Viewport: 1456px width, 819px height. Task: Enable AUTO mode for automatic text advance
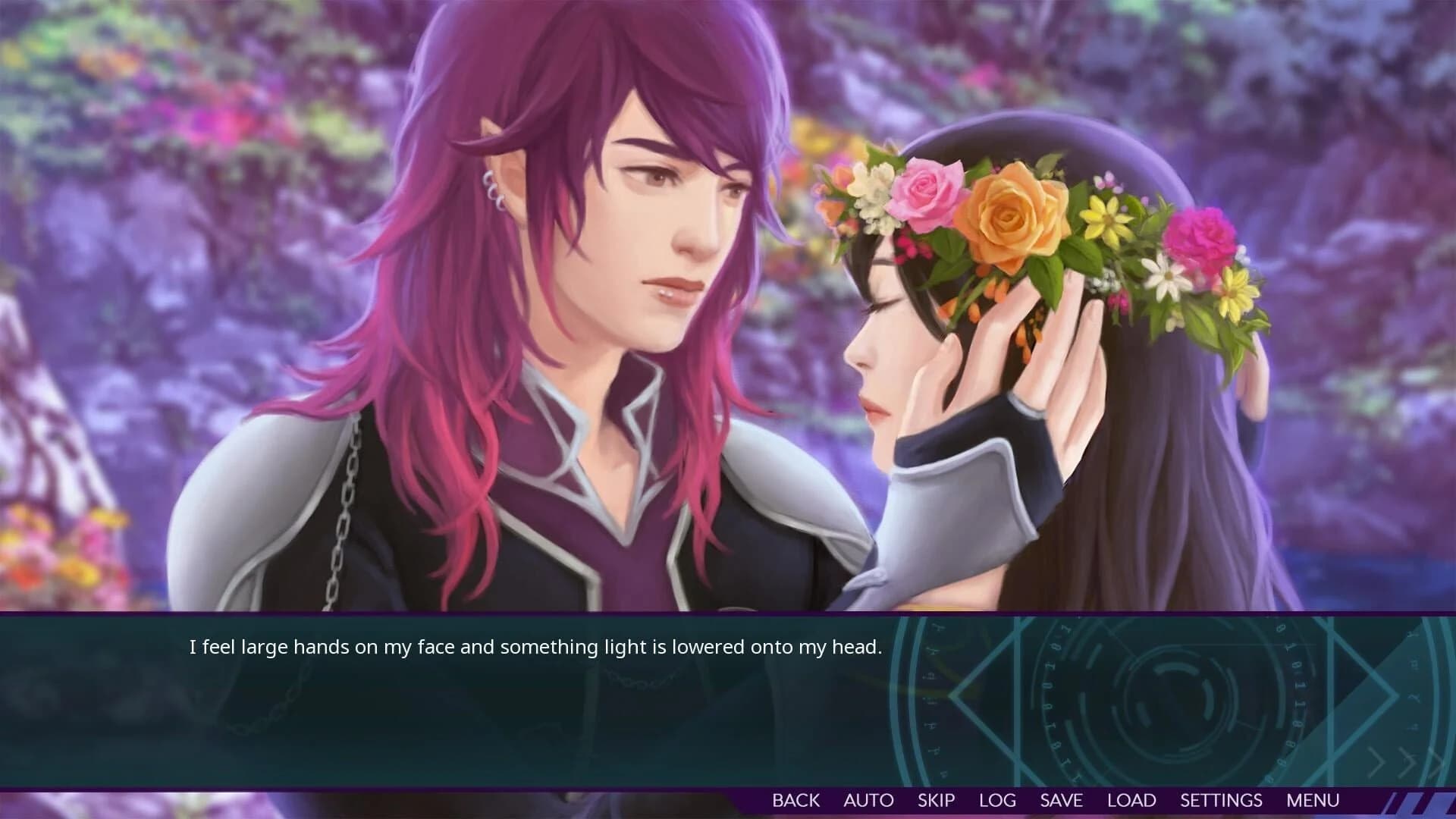pos(869,800)
